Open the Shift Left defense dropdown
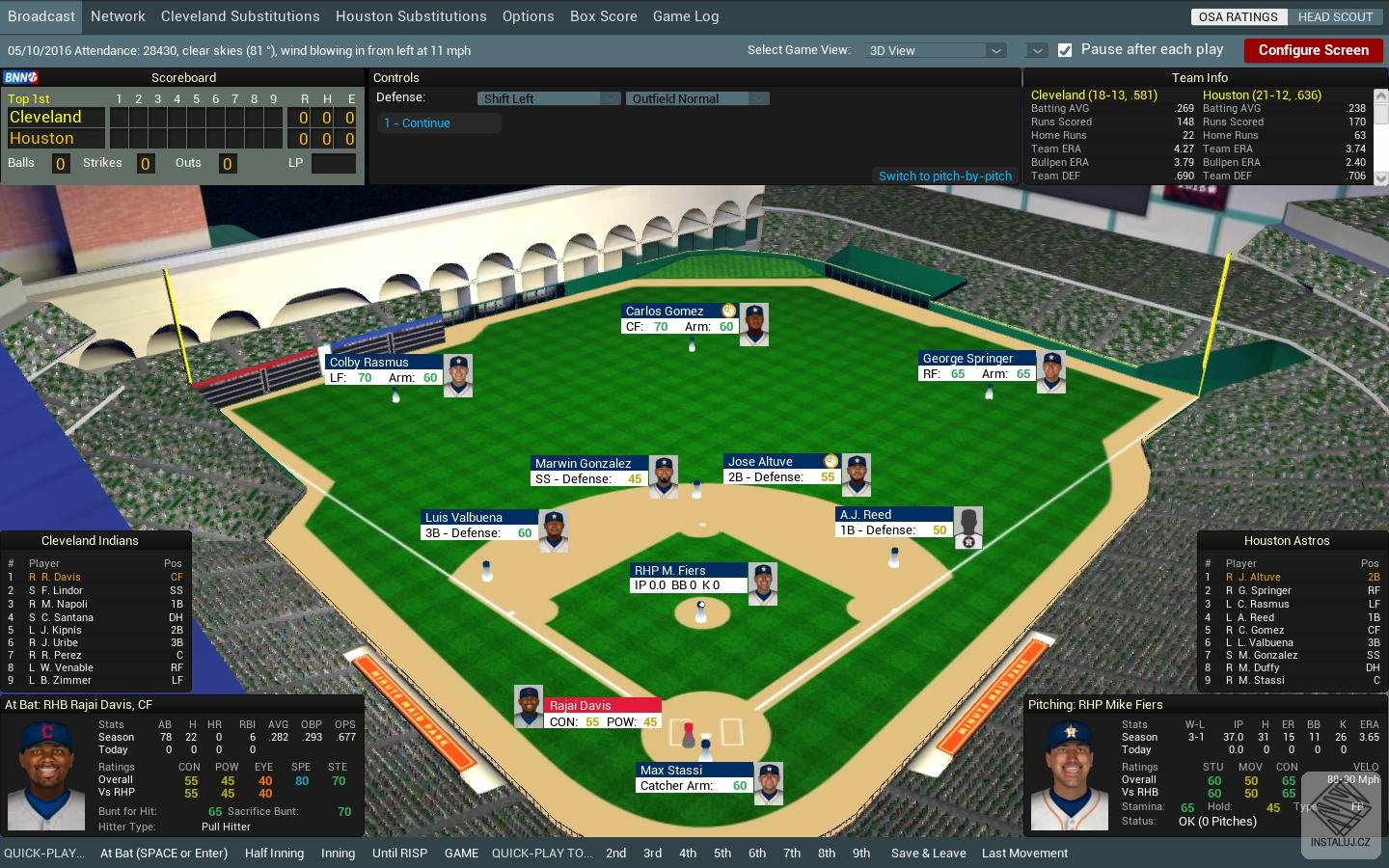 609,97
